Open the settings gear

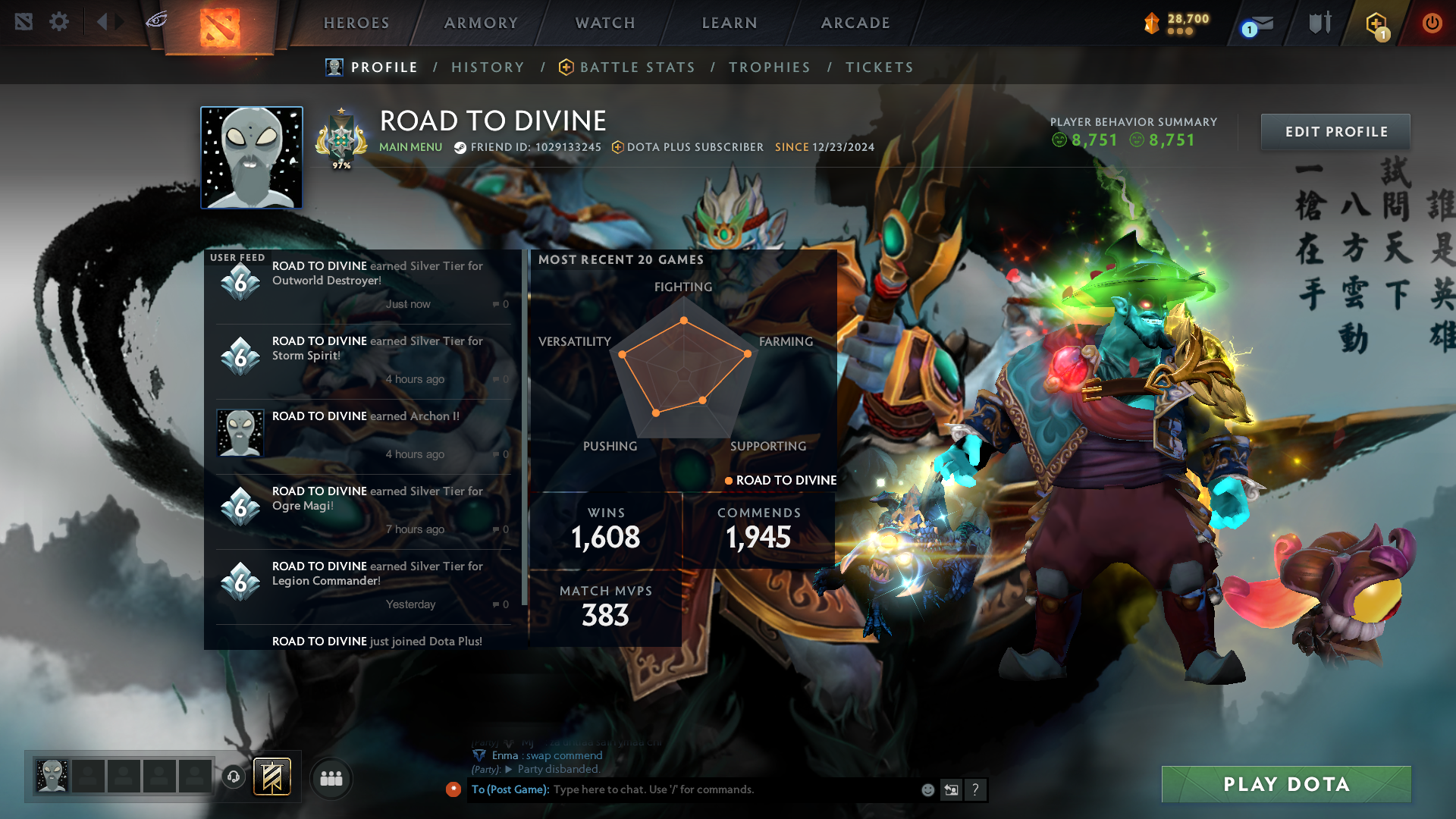(59, 22)
